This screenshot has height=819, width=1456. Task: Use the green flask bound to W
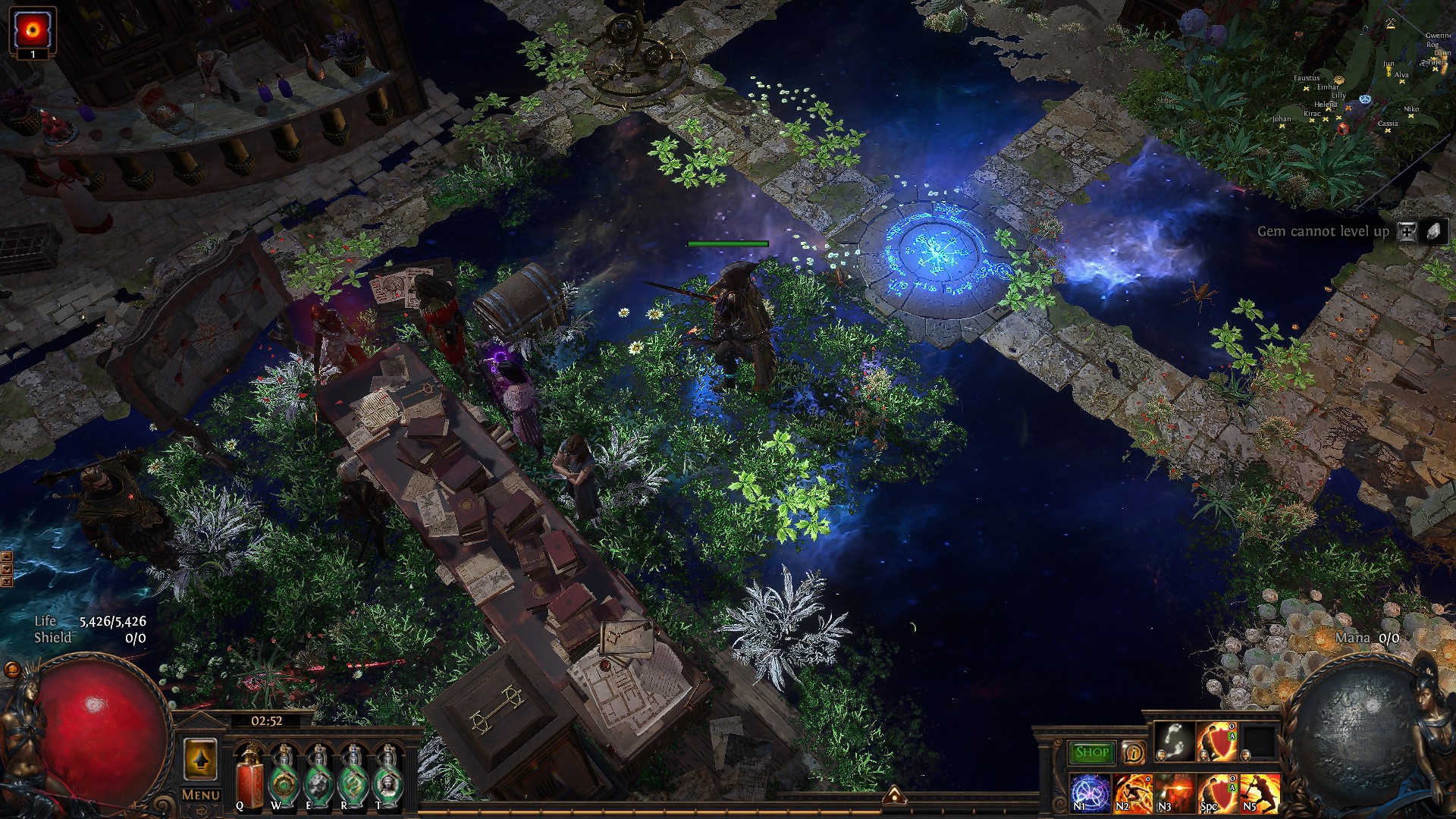point(284,775)
